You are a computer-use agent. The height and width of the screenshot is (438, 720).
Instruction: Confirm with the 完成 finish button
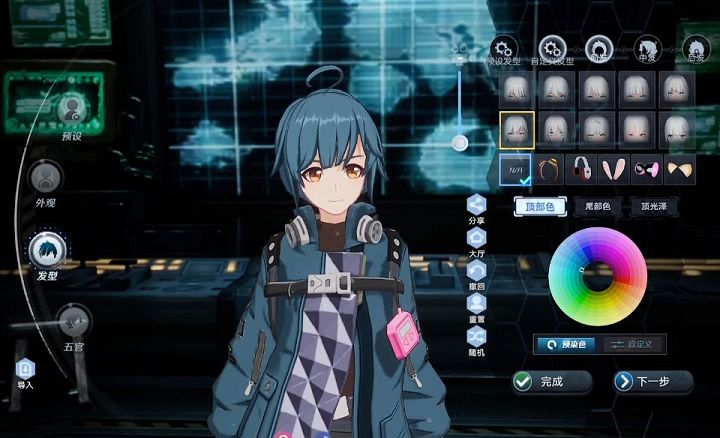tap(551, 381)
